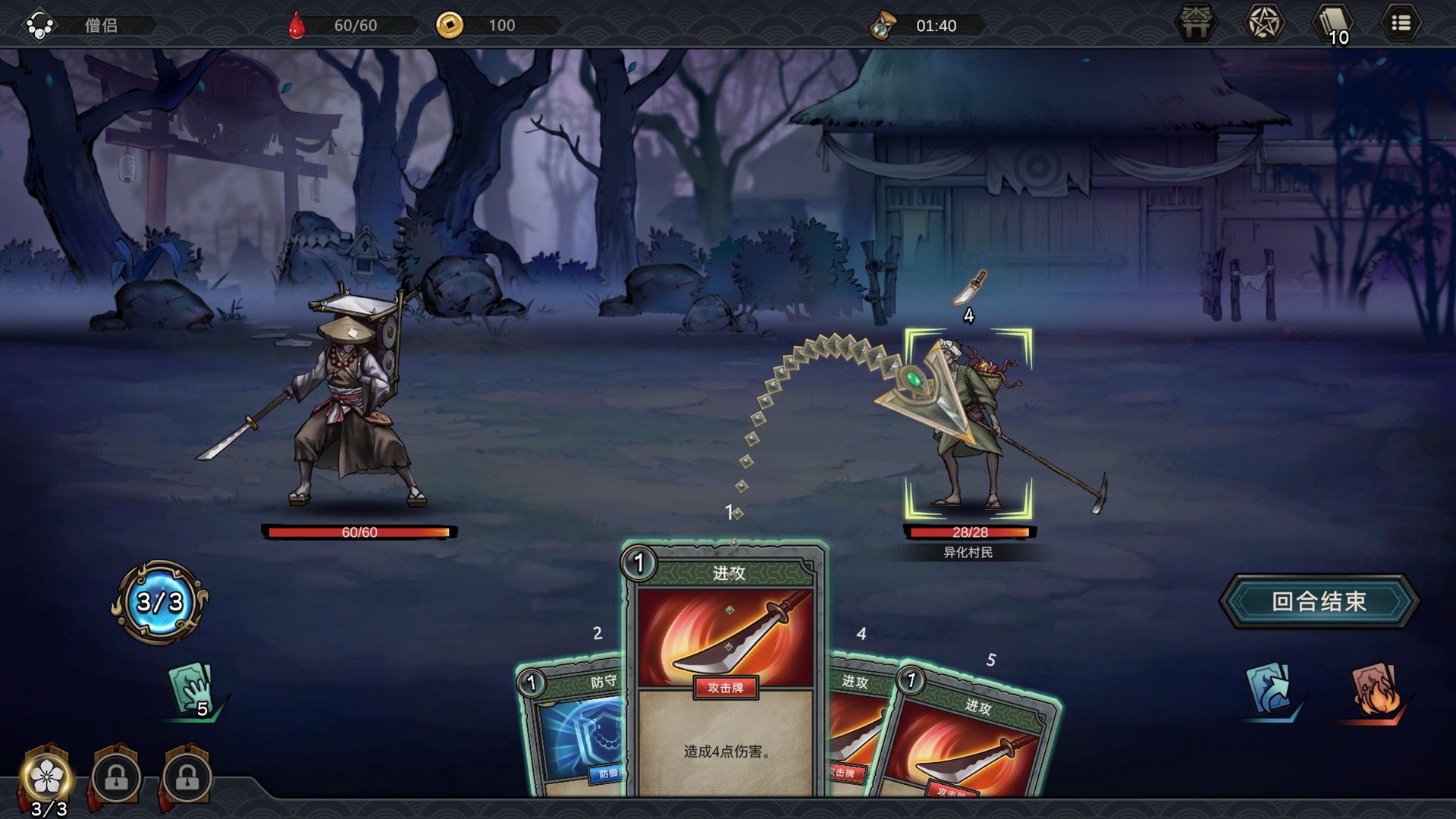The image size is (1456, 819).
Task: Open the torii gate map icon
Action: coord(1196,24)
